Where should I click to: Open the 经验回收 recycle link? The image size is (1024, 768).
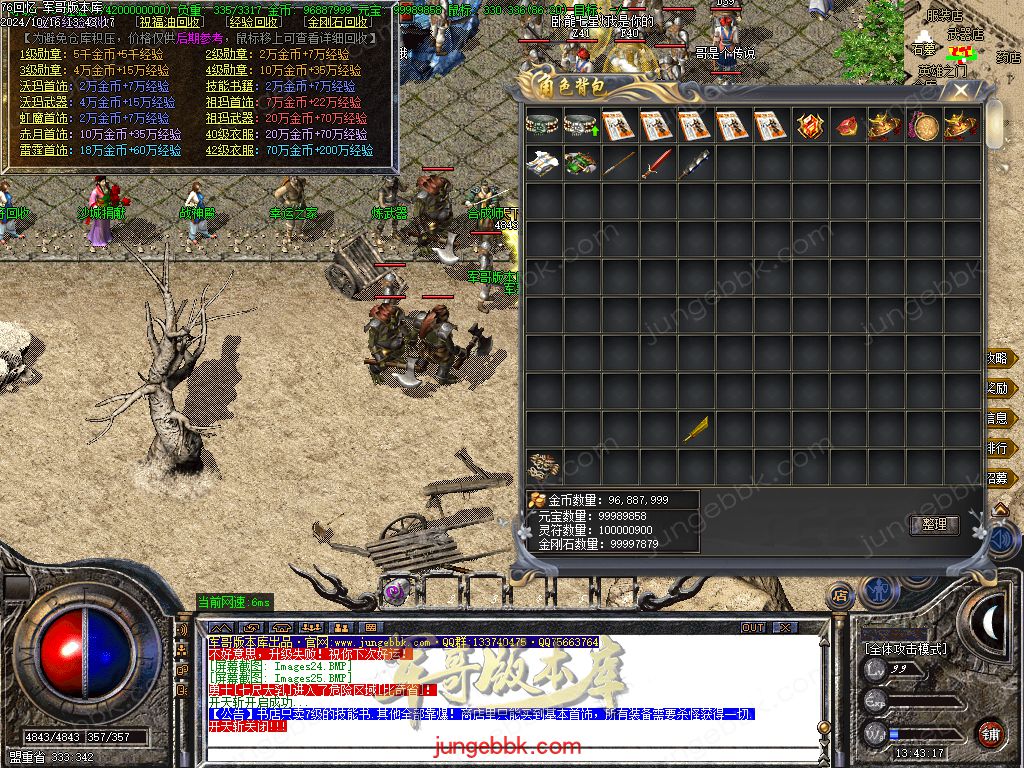coord(254,21)
